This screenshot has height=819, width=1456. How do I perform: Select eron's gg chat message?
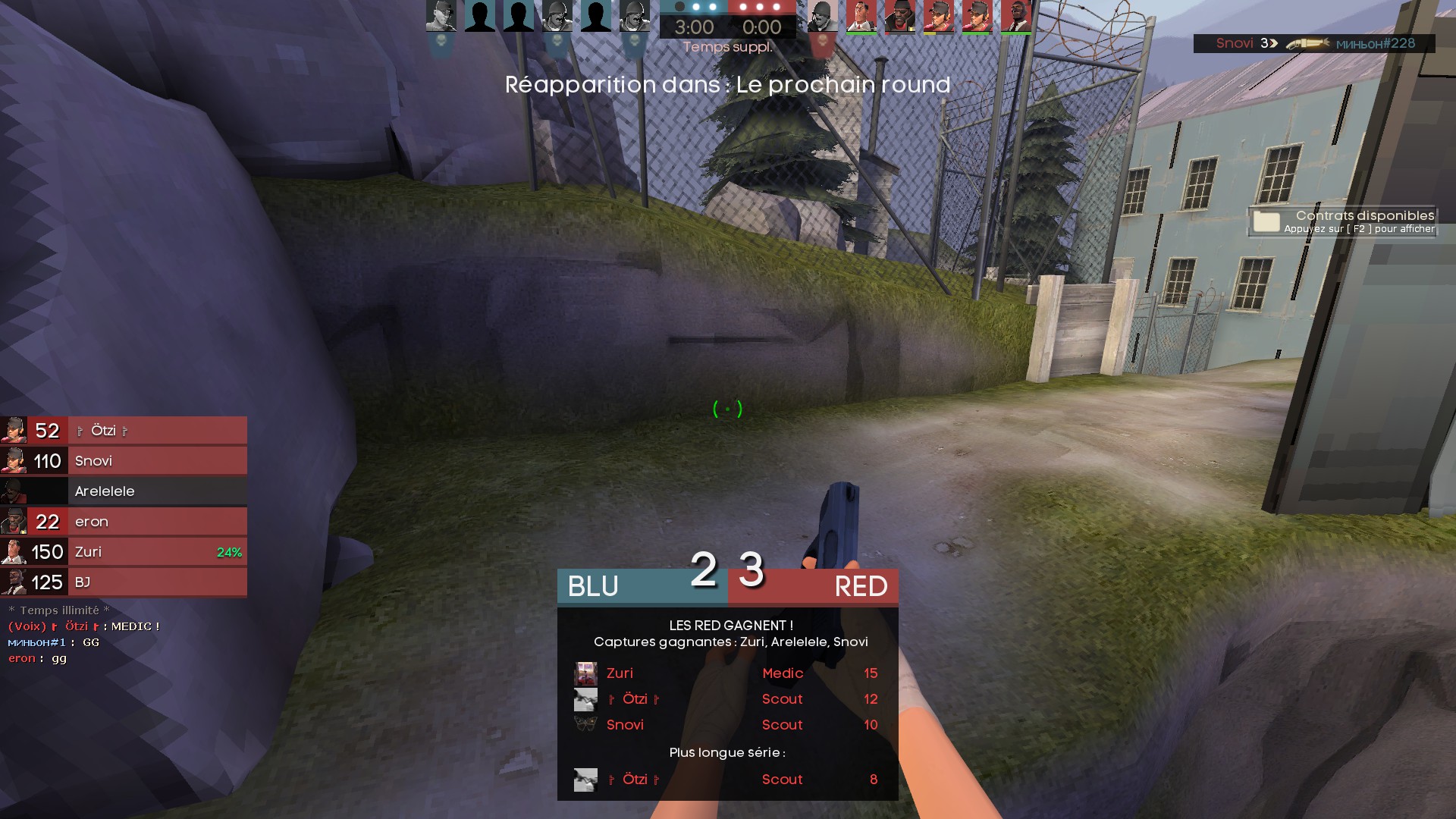pyautogui.click(x=38, y=658)
